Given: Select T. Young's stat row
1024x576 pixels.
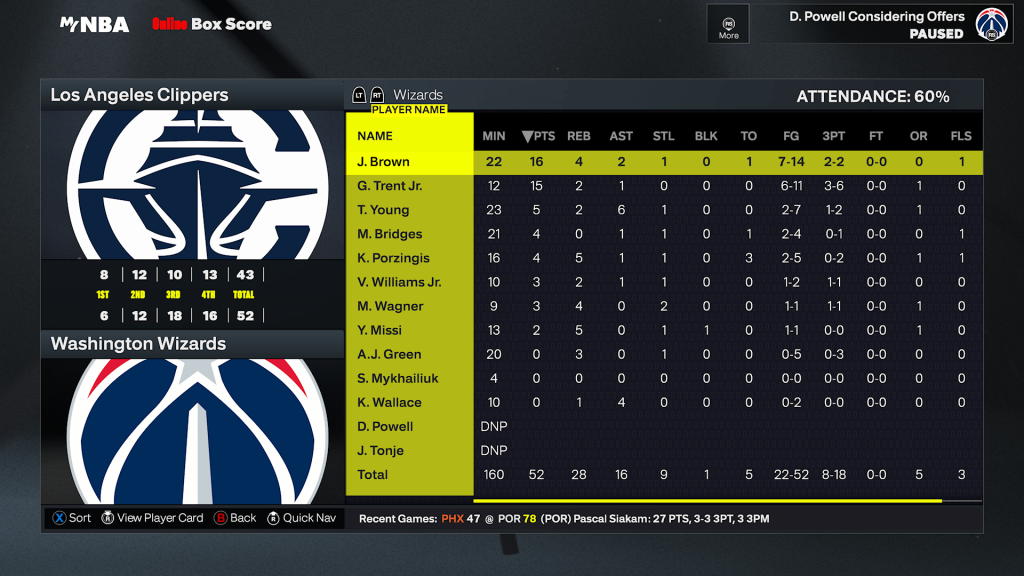Looking at the screenshot, I should [x=383, y=210].
